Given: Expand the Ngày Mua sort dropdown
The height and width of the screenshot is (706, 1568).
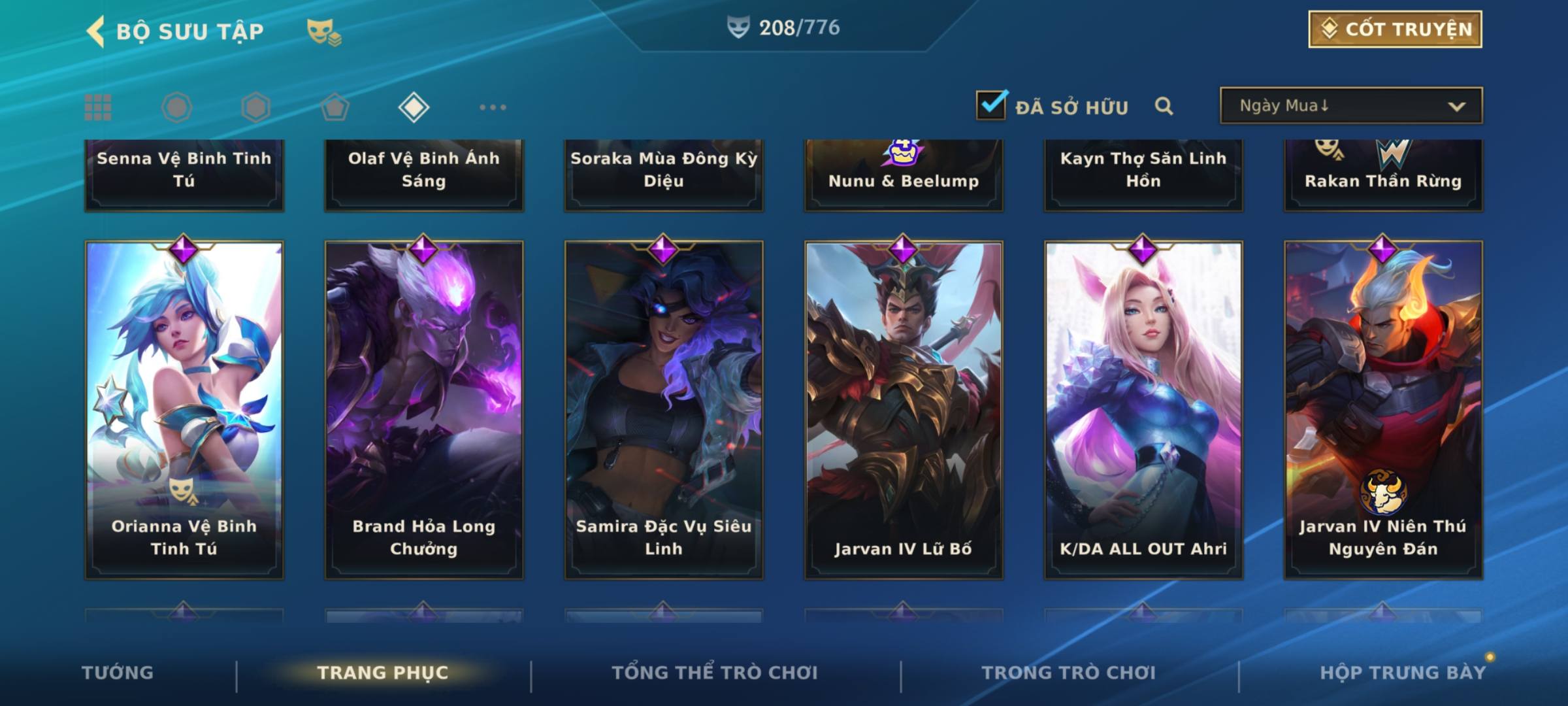Looking at the screenshot, I should click(x=1351, y=106).
